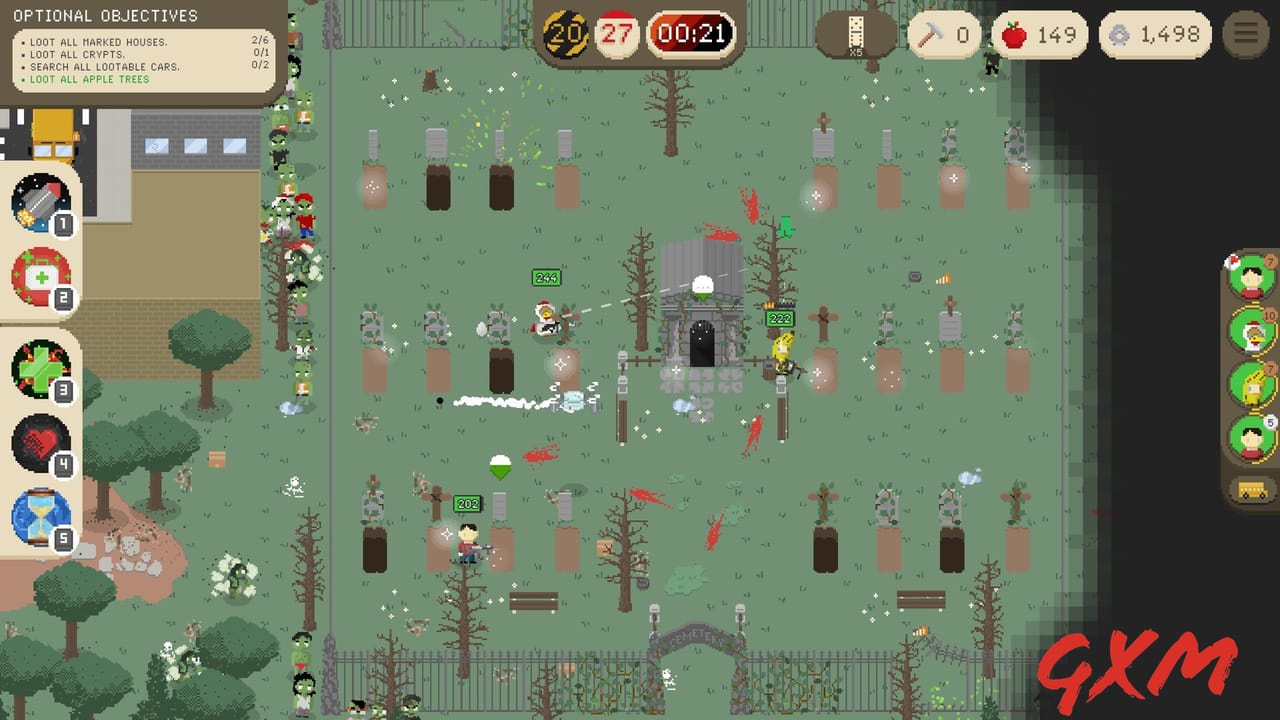Activate the green cross heal ability in slot 3

(x=40, y=368)
